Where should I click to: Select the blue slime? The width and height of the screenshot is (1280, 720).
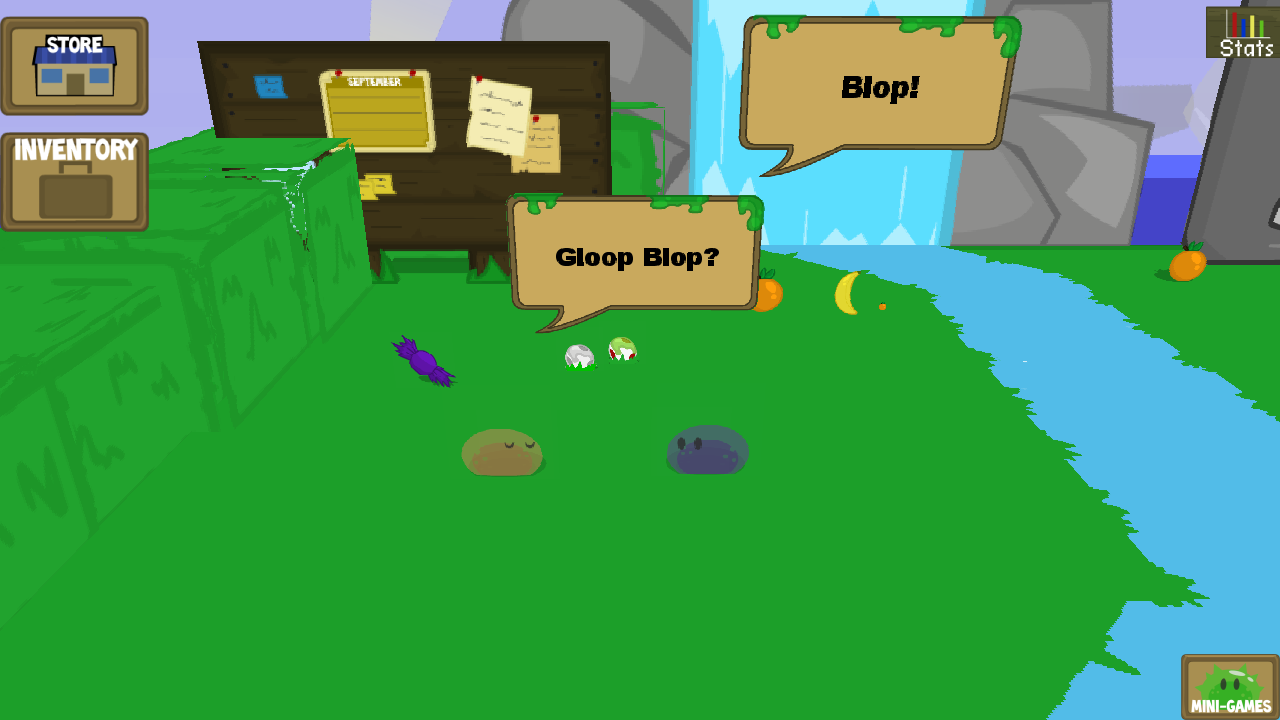pyautogui.click(x=707, y=448)
